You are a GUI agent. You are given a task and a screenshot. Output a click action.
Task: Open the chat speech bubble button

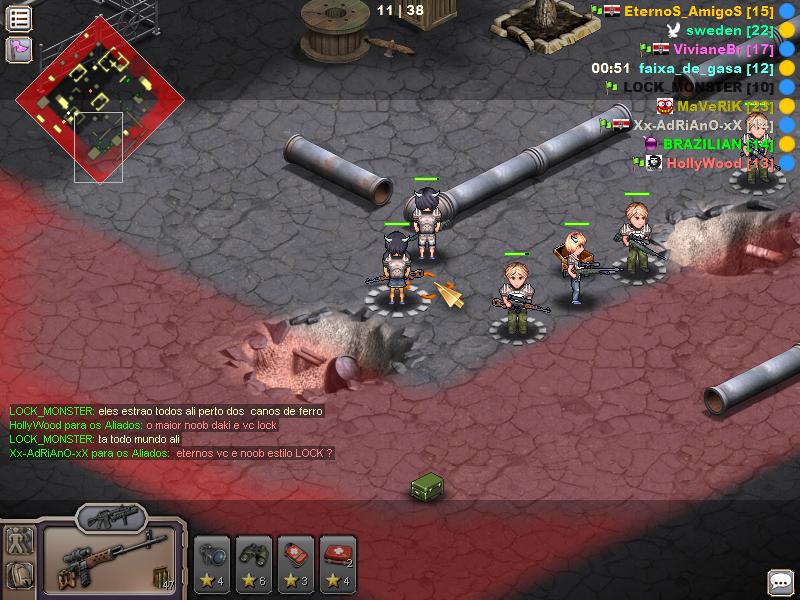pos(779,581)
